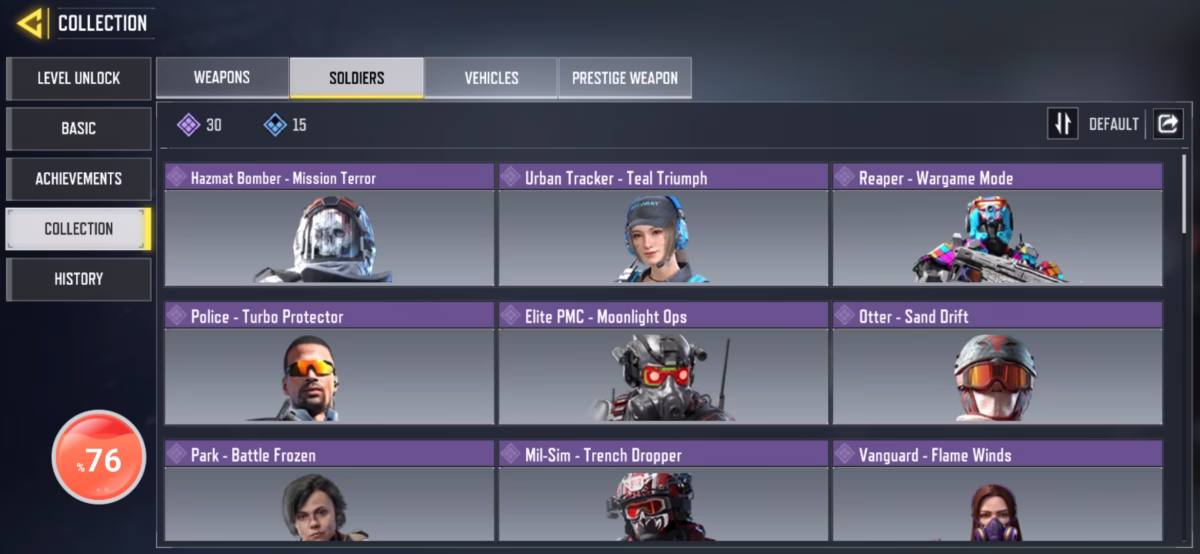Open the Achievements section
Screen dimensions: 1200x554
[x=79, y=178]
